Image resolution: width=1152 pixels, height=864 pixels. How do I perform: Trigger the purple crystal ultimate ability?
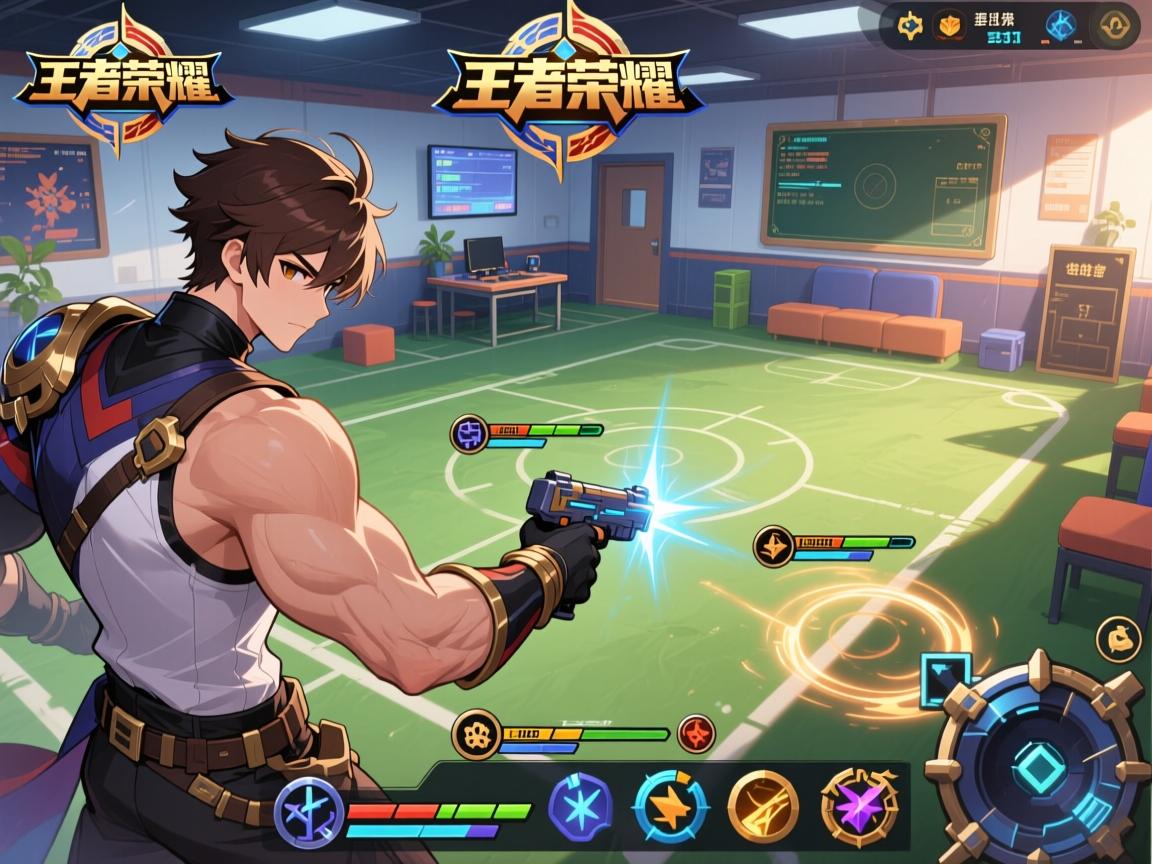[859, 806]
